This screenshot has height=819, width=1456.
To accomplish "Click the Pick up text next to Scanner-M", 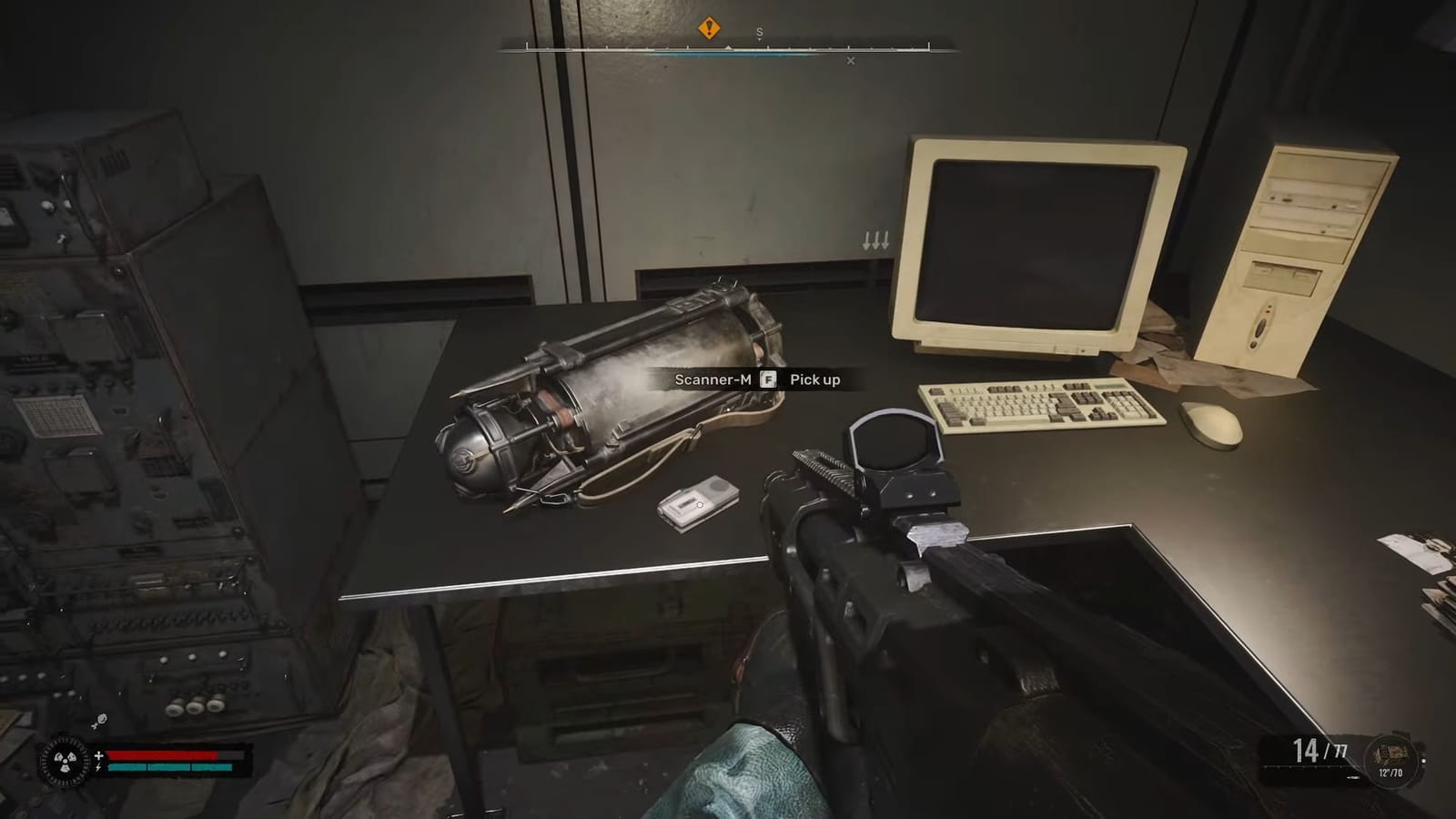I will coord(815,380).
